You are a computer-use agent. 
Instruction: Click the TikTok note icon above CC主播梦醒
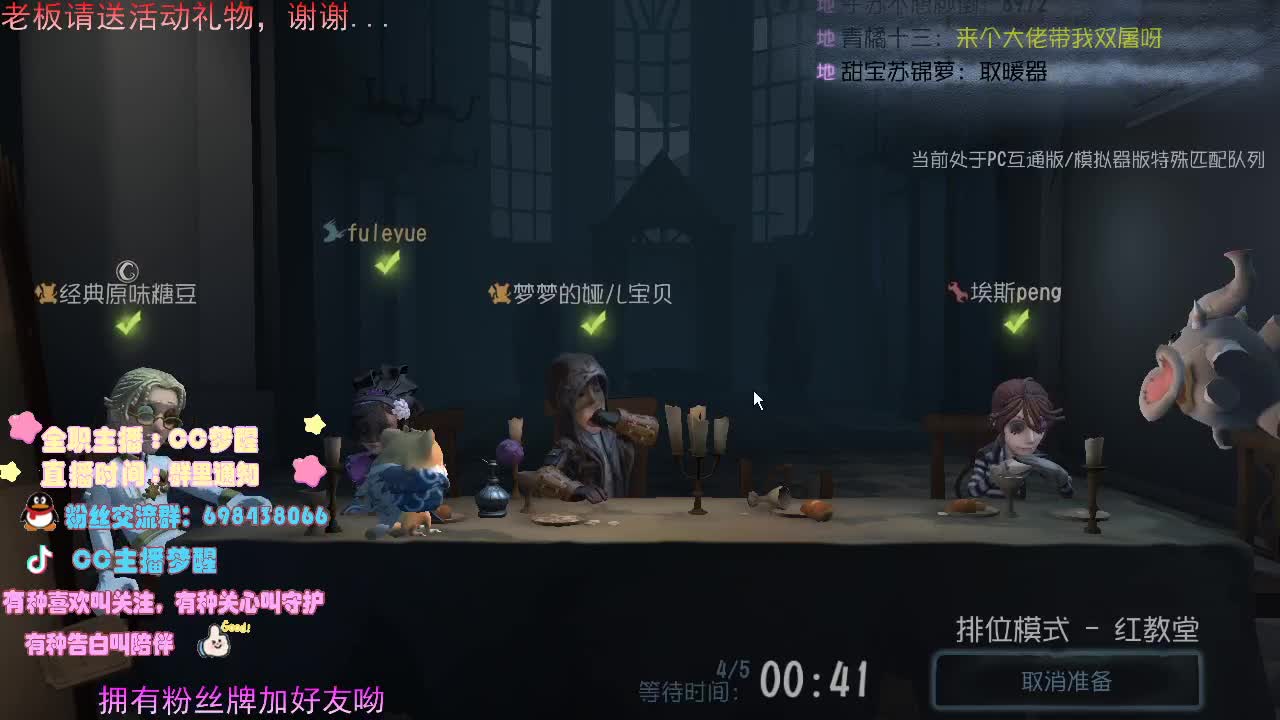[x=37, y=557]
